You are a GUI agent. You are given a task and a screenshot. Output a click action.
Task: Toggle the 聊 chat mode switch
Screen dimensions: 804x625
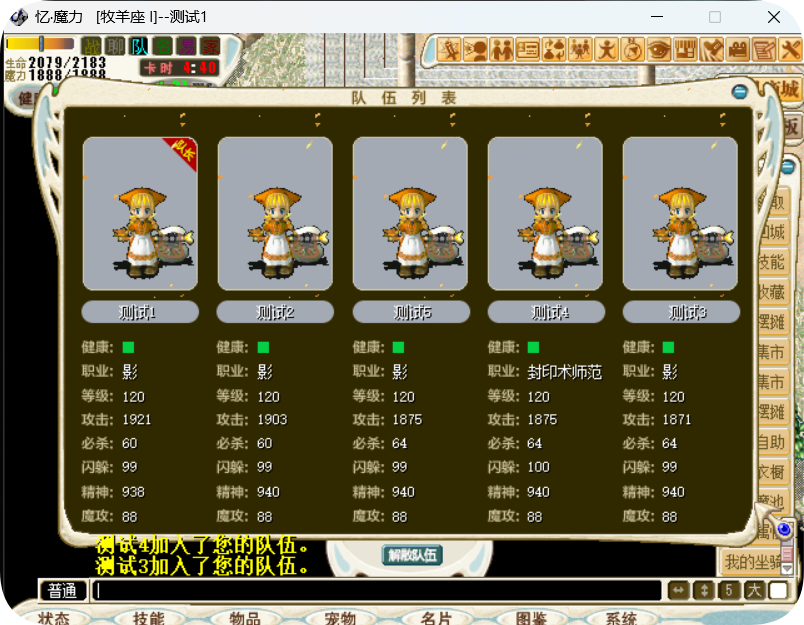(115, 46)
